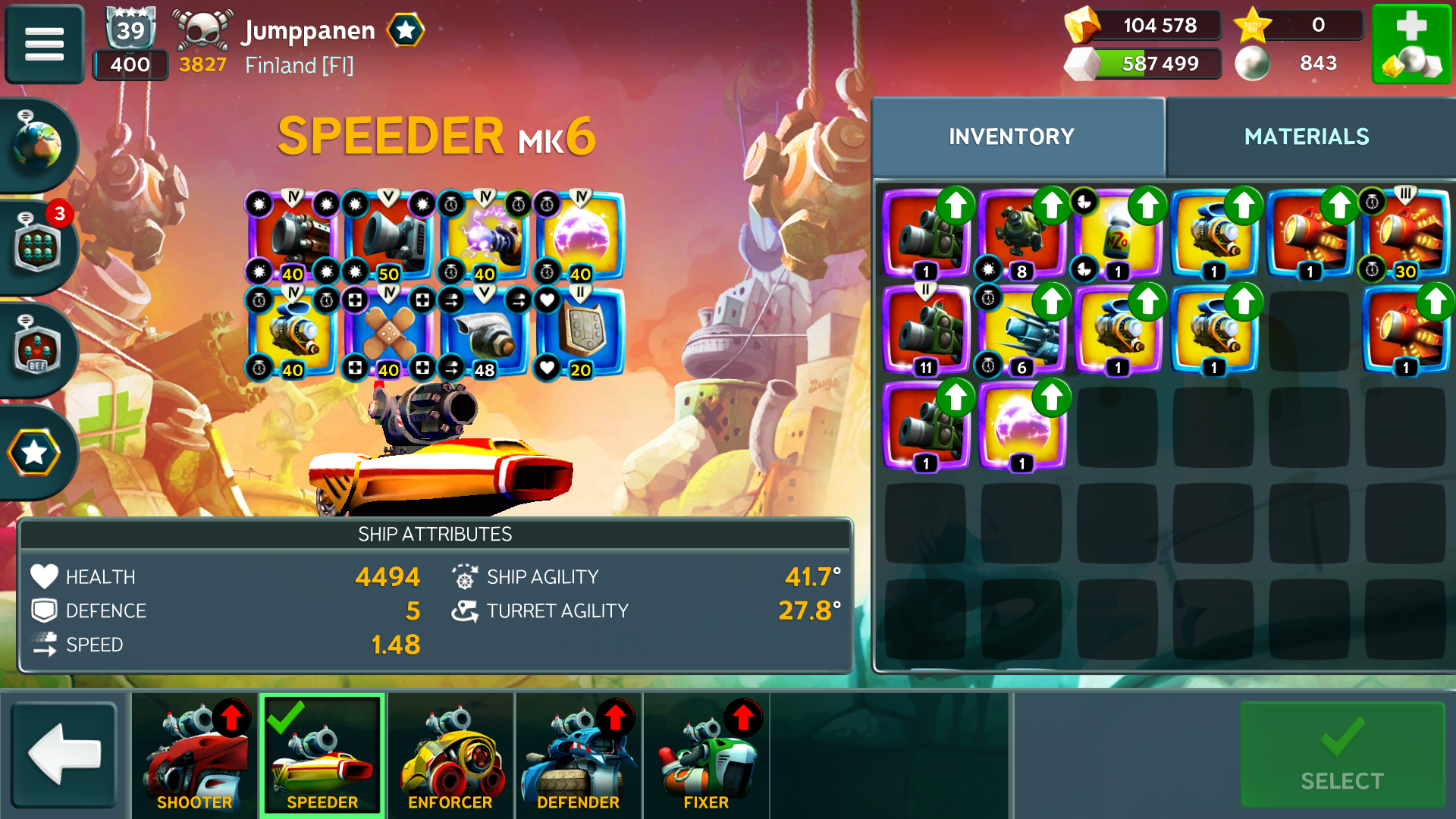Open the globe chat icon

[36, 144]
